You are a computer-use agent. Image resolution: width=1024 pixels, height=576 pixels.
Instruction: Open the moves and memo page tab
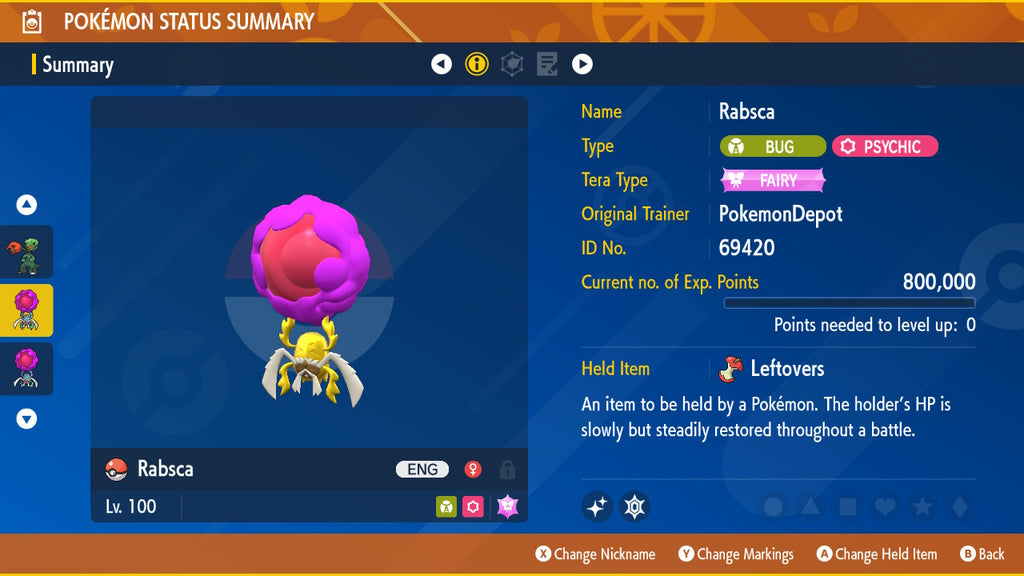pos(547,65)
